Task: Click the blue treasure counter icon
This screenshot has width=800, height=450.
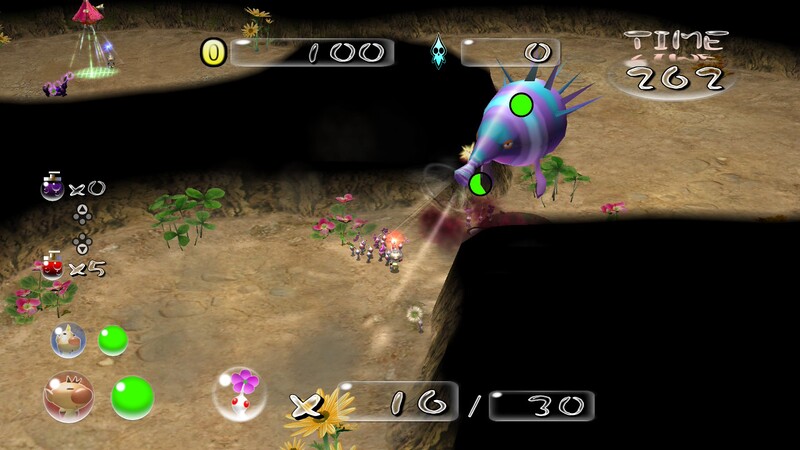Action: coord(439,52)
